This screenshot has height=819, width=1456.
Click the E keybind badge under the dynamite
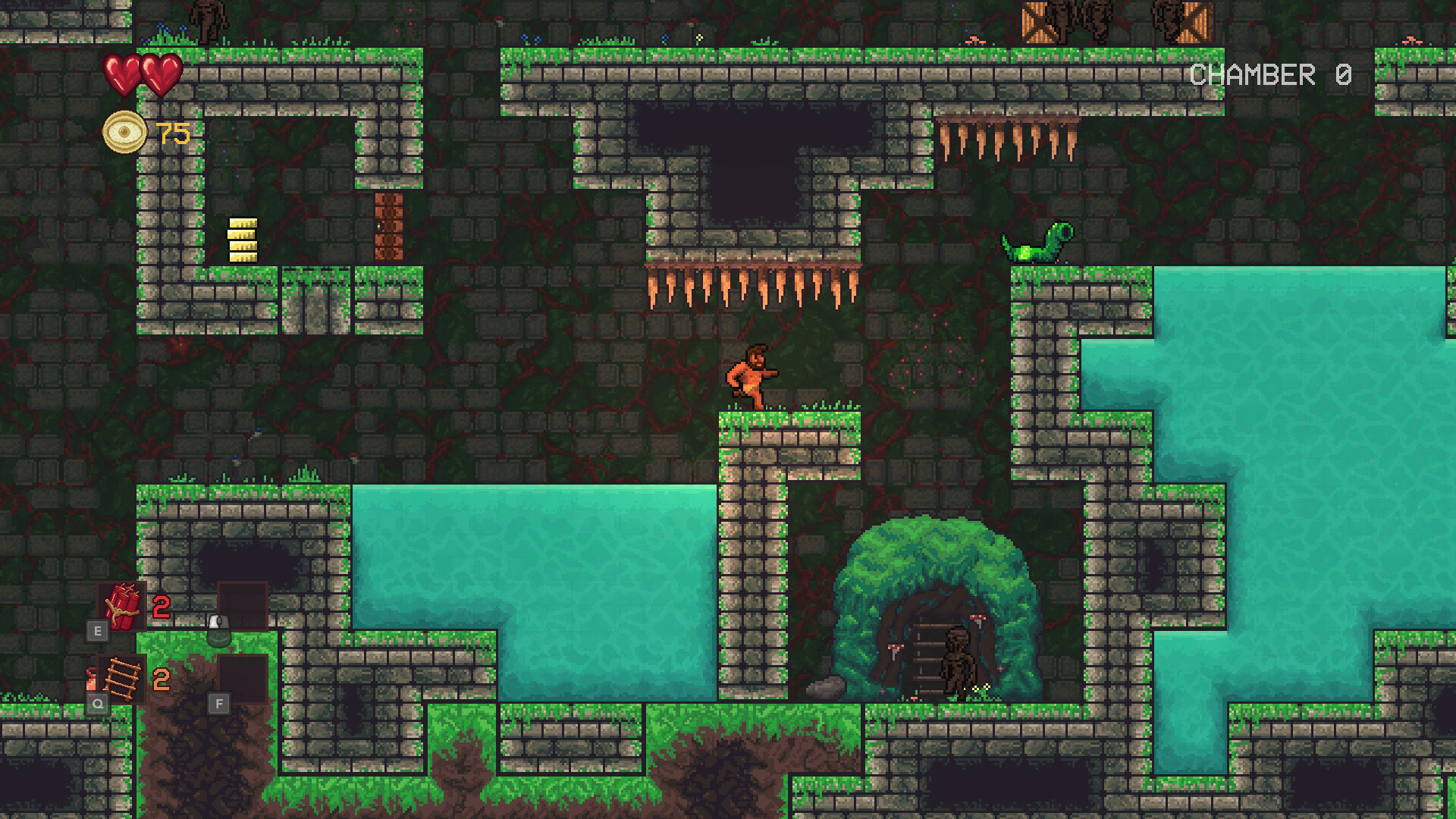[96, 629]
